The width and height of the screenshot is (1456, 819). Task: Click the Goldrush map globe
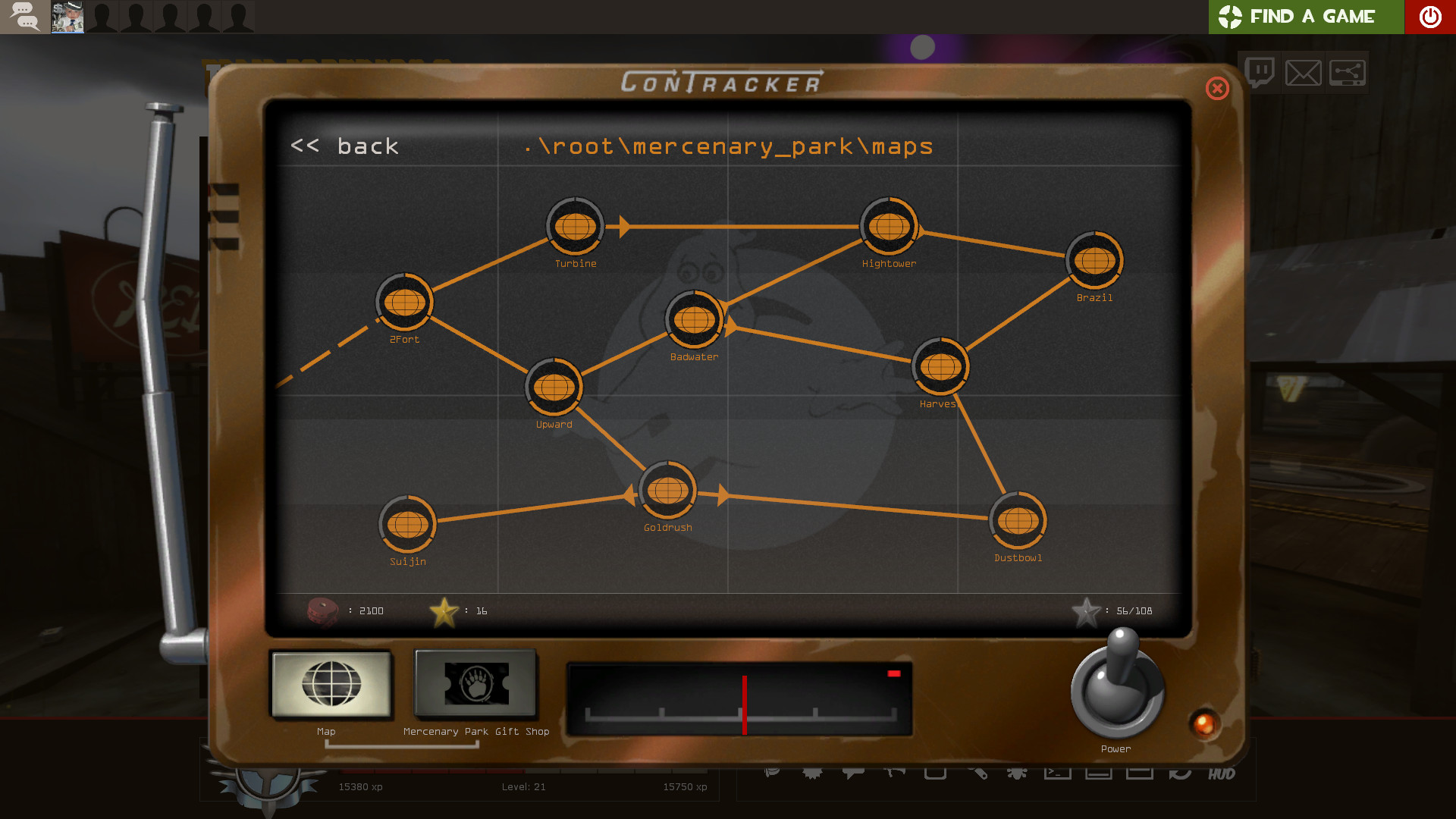pyautogui.click(x=667, y=491)
